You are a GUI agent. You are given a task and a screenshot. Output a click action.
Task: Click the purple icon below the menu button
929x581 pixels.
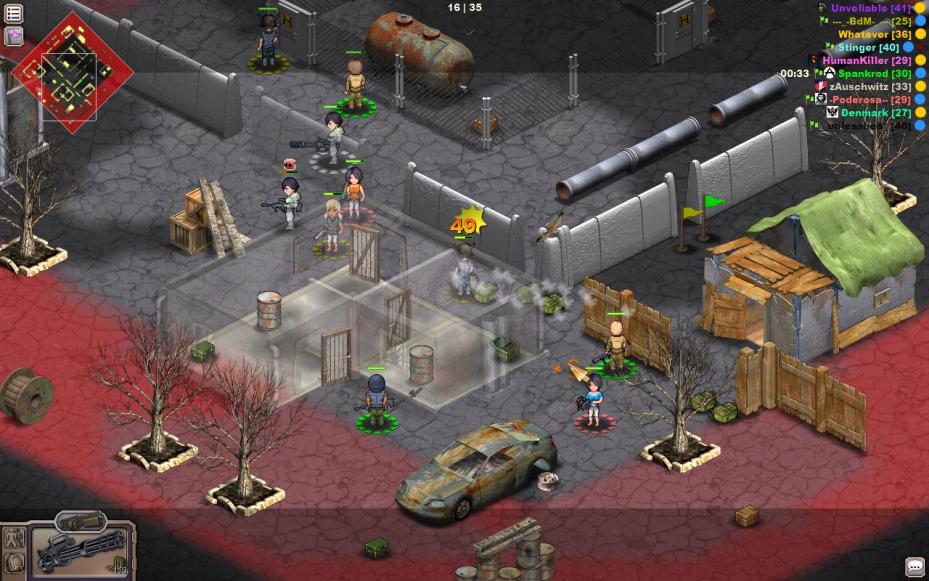tap(14, 36)
